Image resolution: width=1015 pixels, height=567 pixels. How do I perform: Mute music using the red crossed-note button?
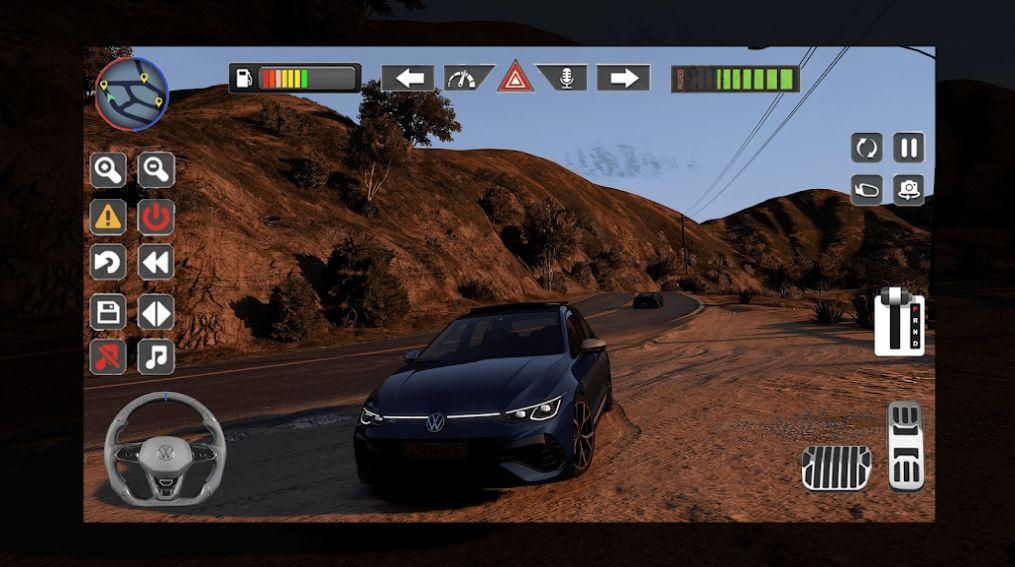108,357
